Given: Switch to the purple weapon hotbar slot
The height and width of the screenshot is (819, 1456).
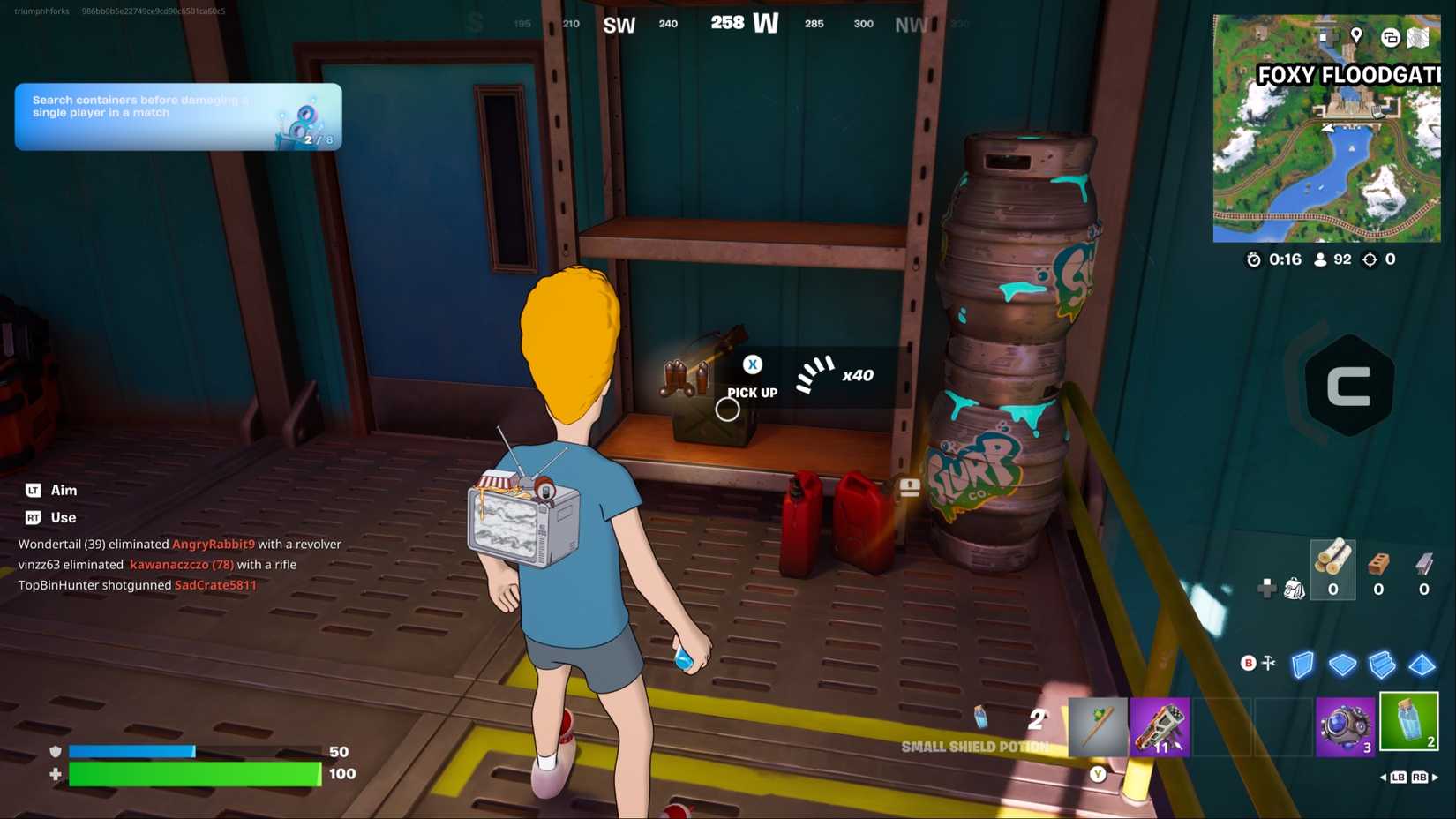Looking at the screenshot, I should (x=1160, y=725).
